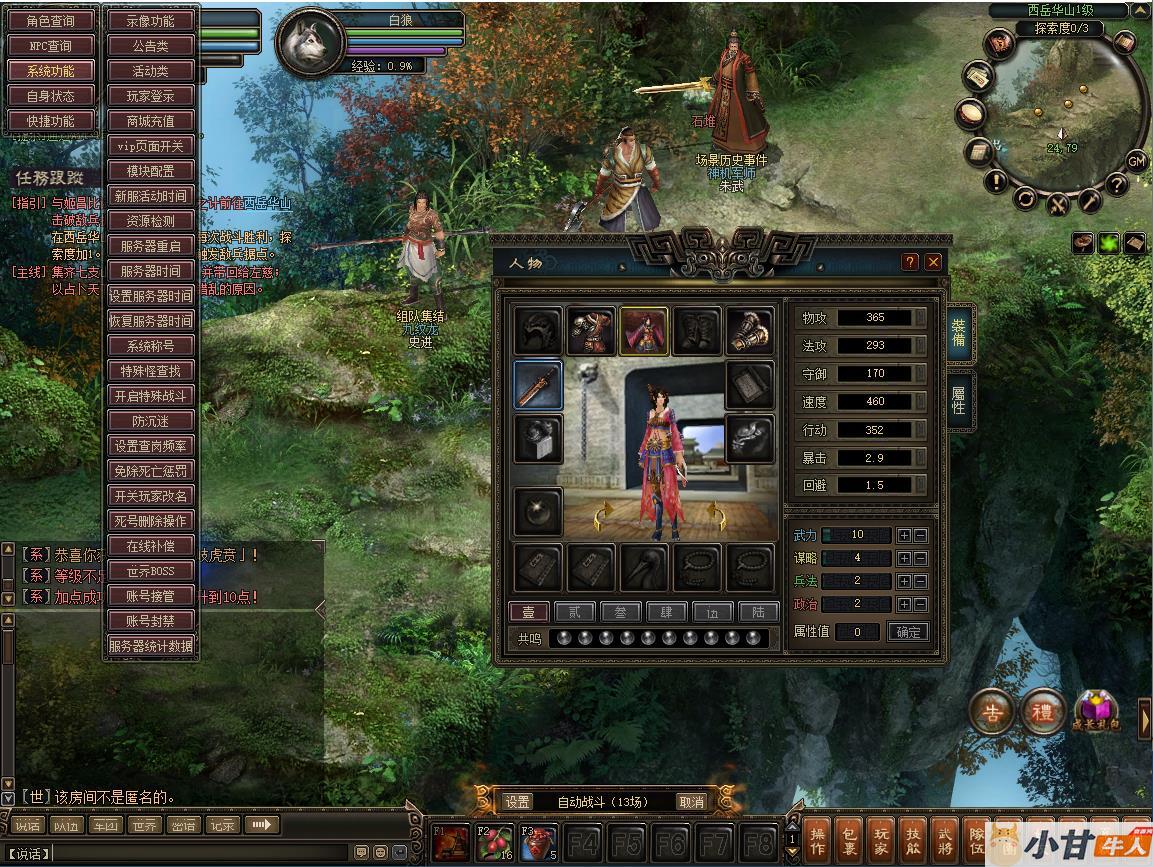
Task: Use the F2 red berries hotbar item
Action: pyautogui.click(x=494, y=843)
